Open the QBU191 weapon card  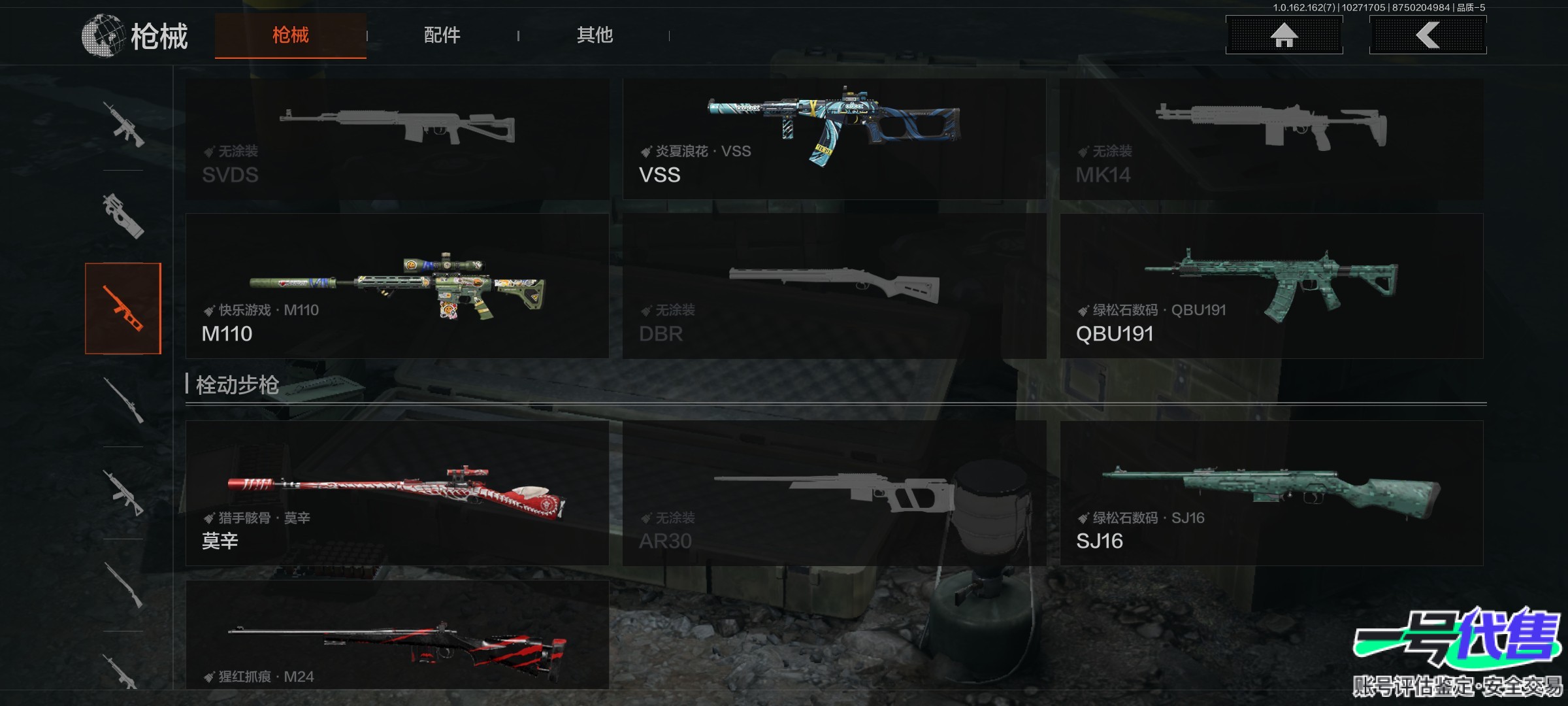(x=1271, y=286)
